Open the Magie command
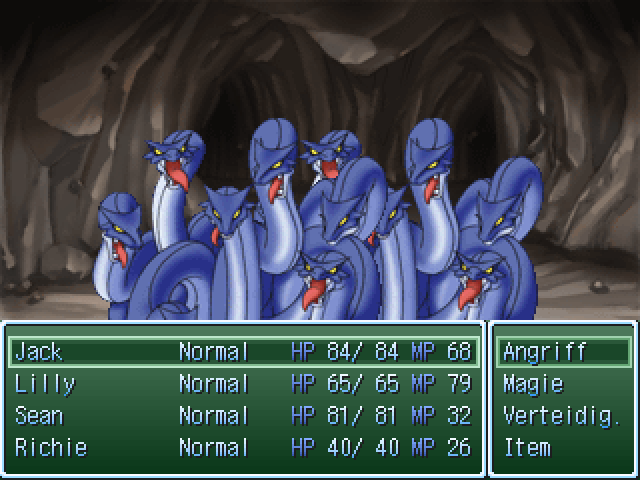 [563, 384]
